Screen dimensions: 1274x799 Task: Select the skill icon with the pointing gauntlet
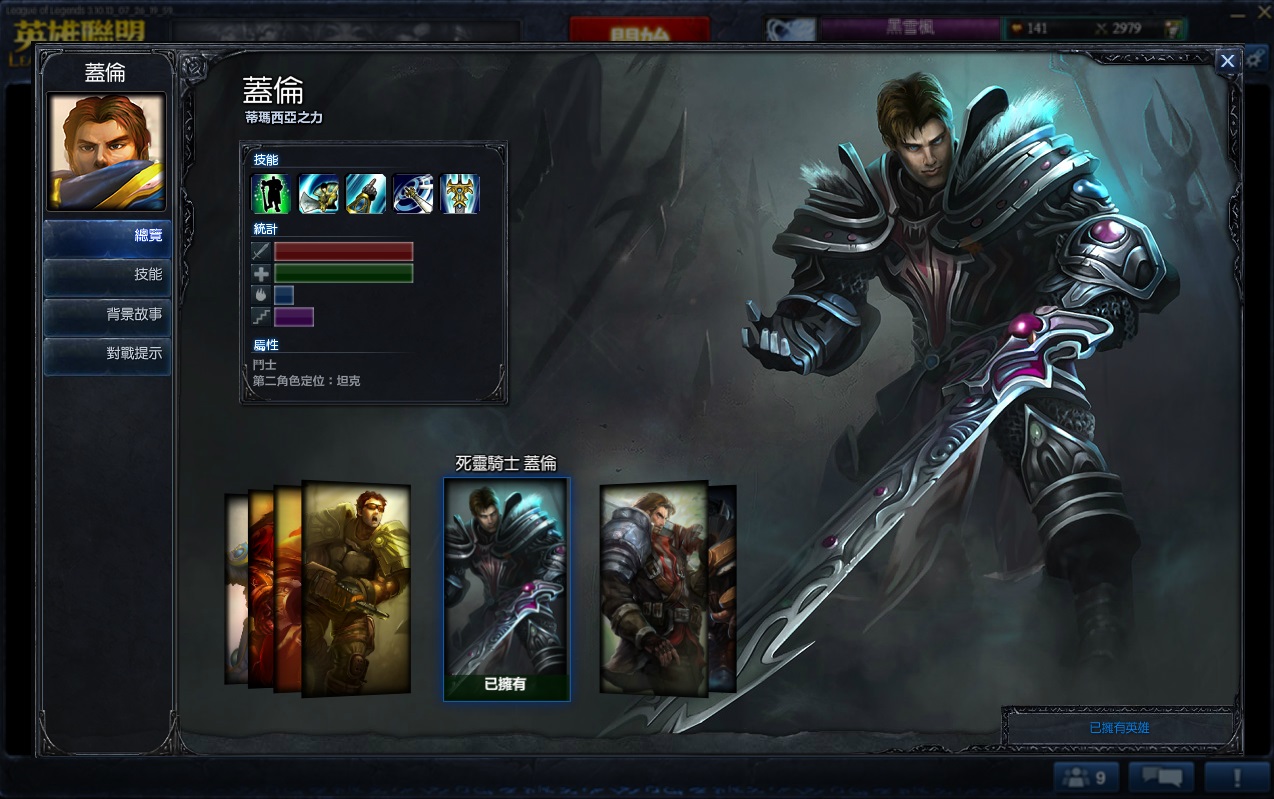(366, 194)
